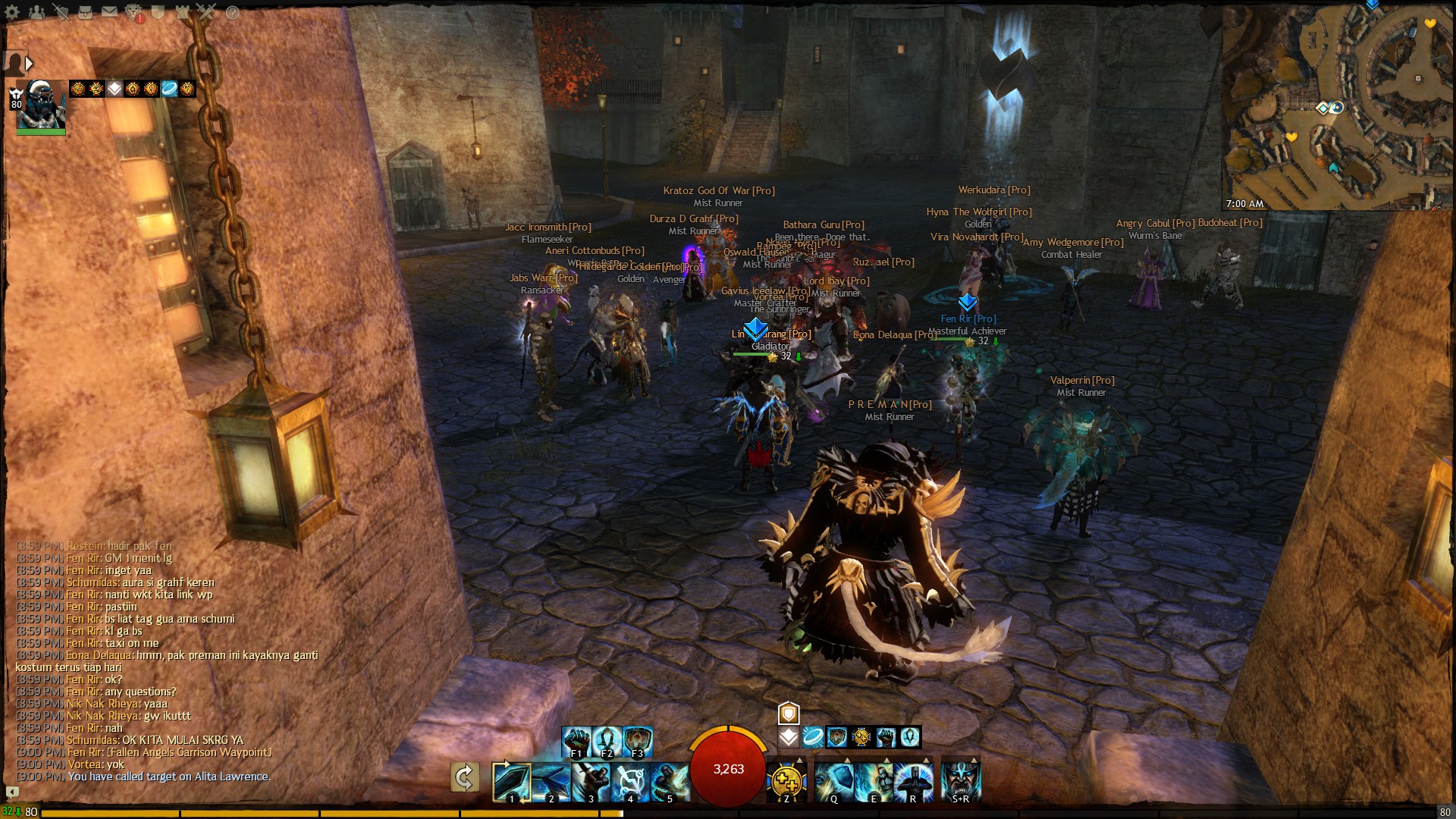Viewport: 1456px width, 819px height.
Task: Select Fen Rir's commander tag nameplate
Action: (x=968, y=318)
